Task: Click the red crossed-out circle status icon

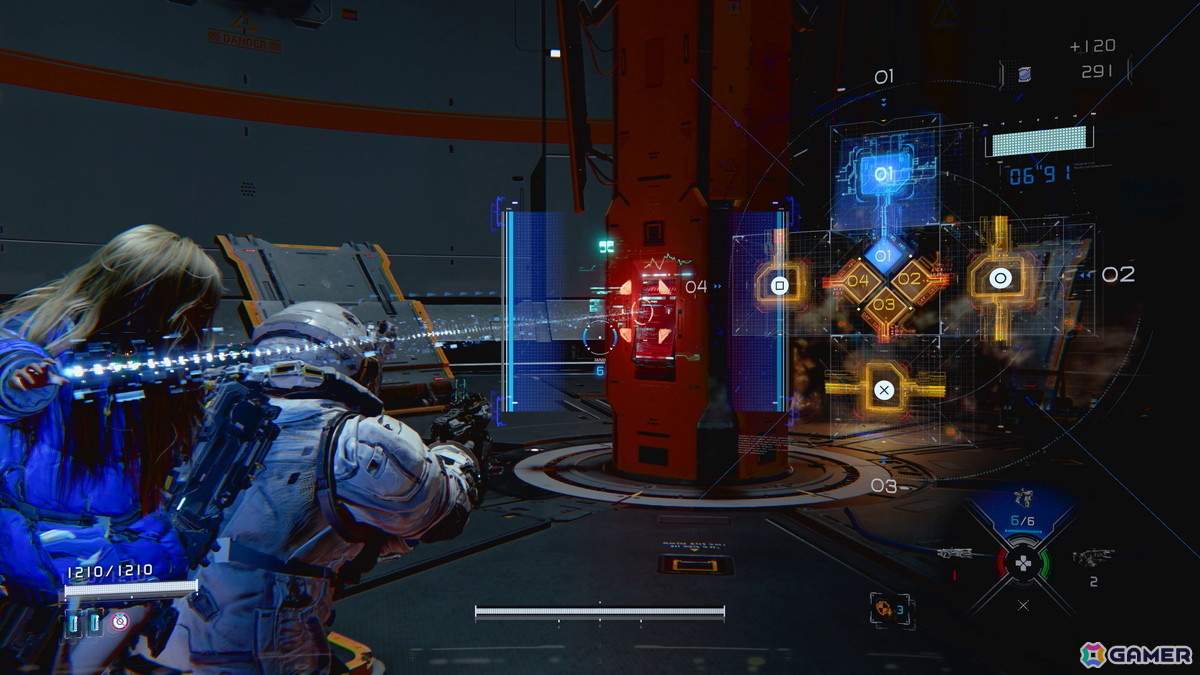Action: 120,622
